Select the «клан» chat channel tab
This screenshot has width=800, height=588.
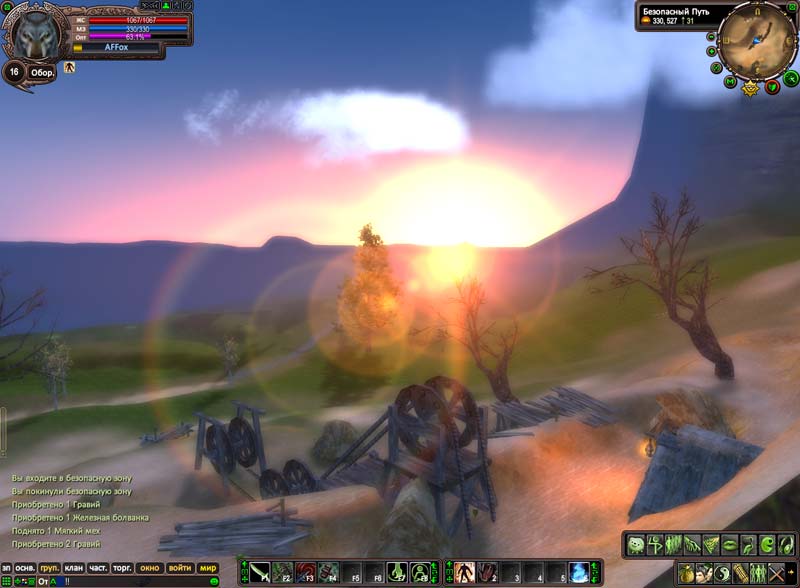point(73,568)
